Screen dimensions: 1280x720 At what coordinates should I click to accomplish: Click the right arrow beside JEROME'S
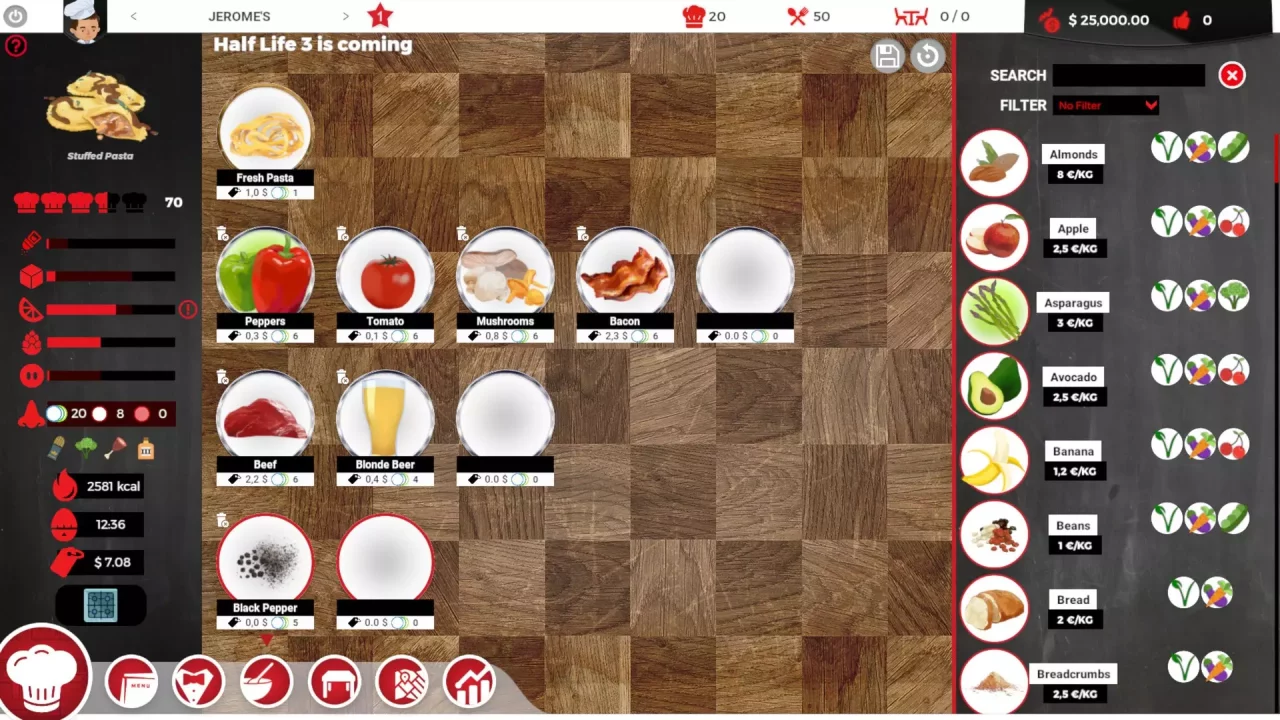click(x=346, y=16)
